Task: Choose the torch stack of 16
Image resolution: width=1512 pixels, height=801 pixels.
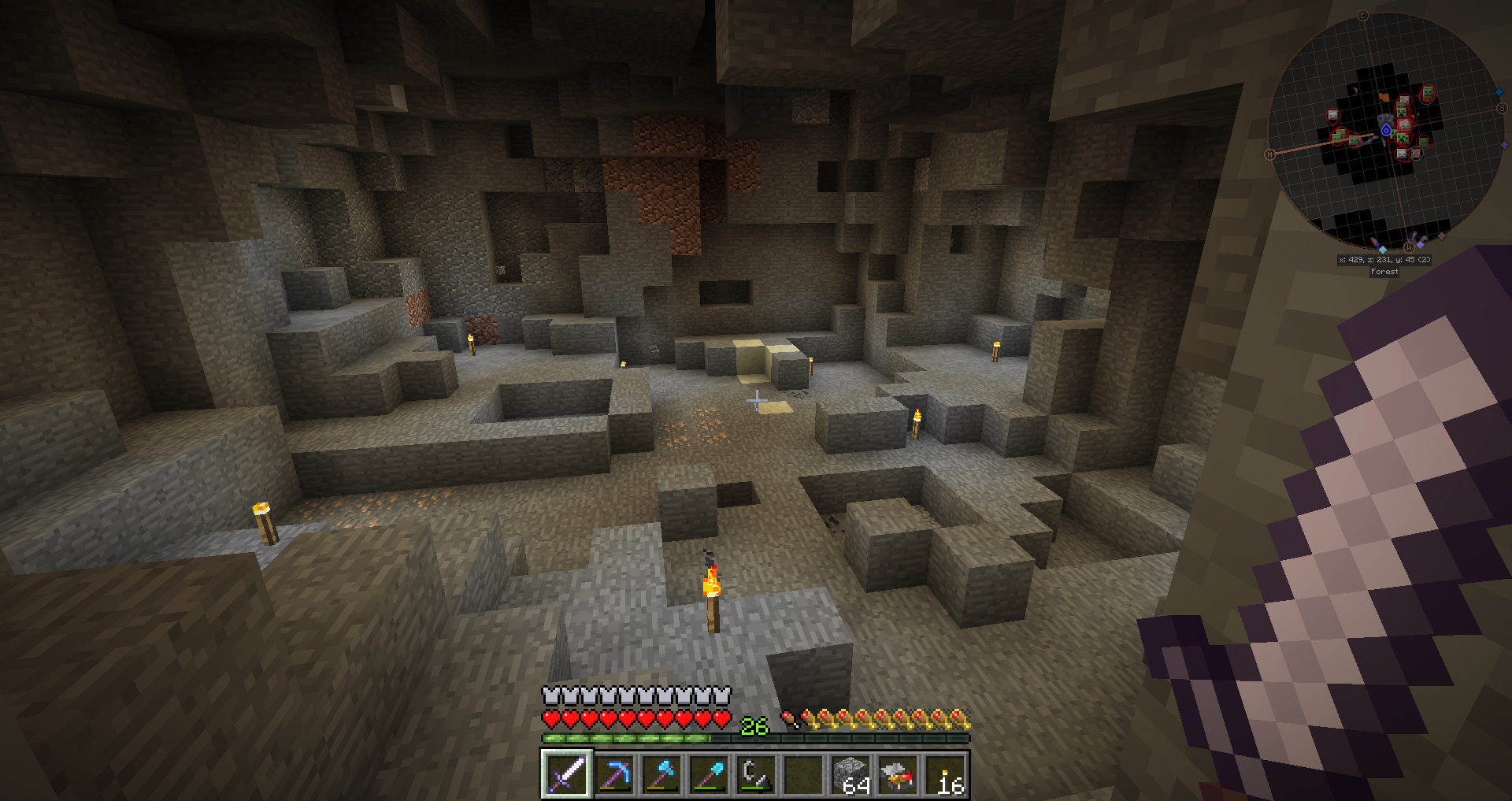Action: 945,774
